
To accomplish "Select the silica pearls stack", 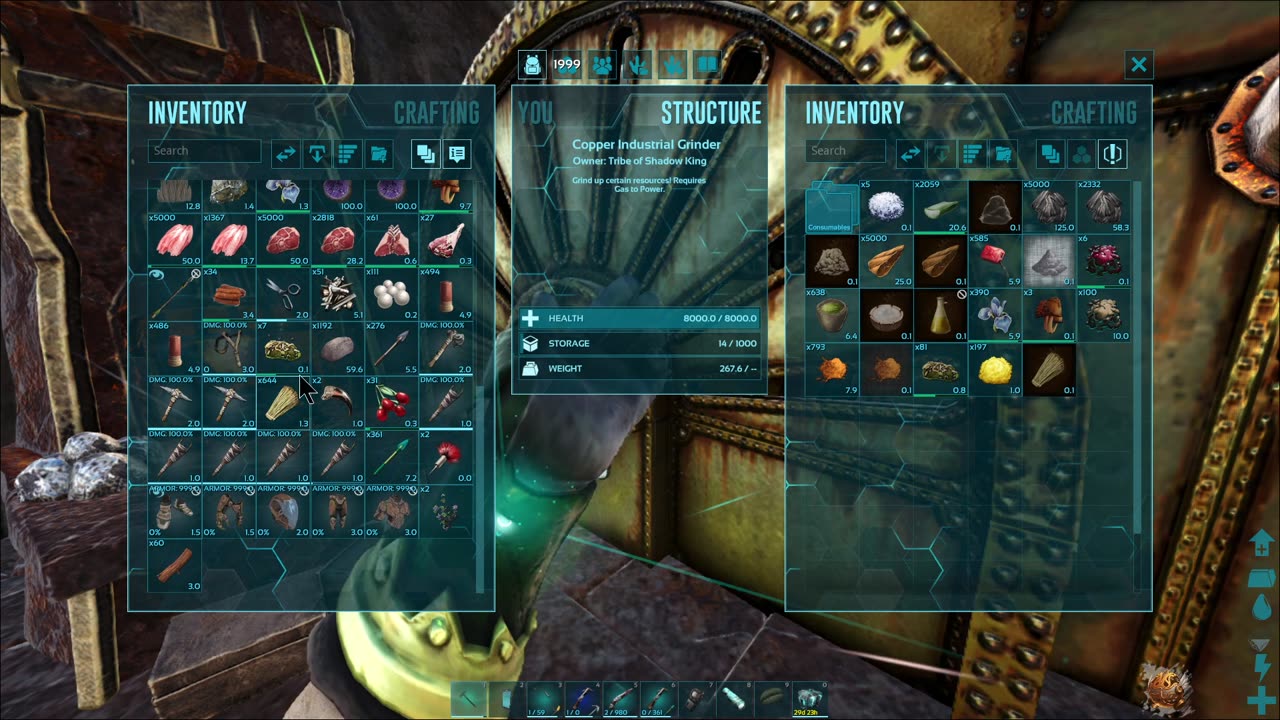I will coord(392,294).
